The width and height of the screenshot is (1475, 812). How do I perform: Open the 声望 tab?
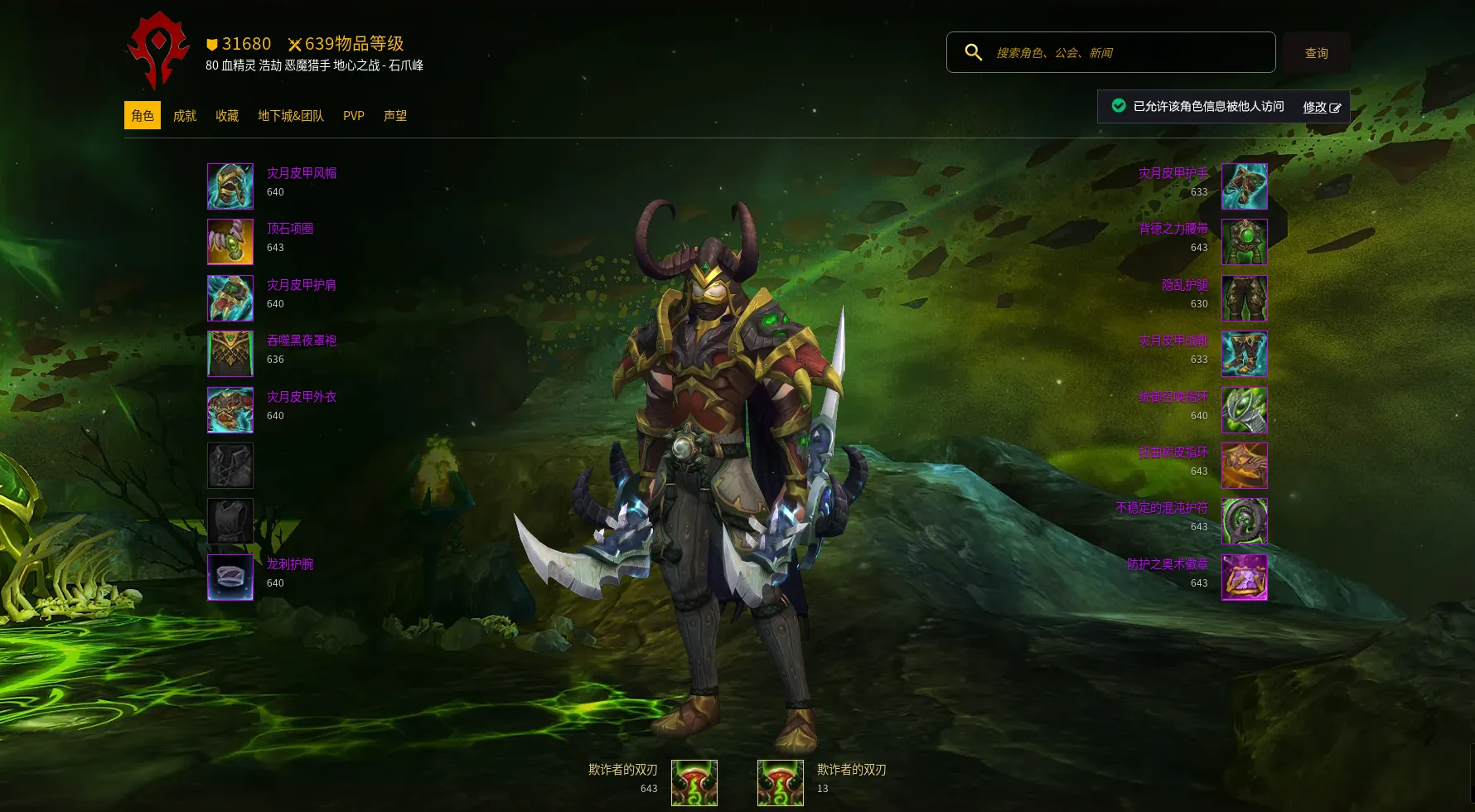[395, 116]
